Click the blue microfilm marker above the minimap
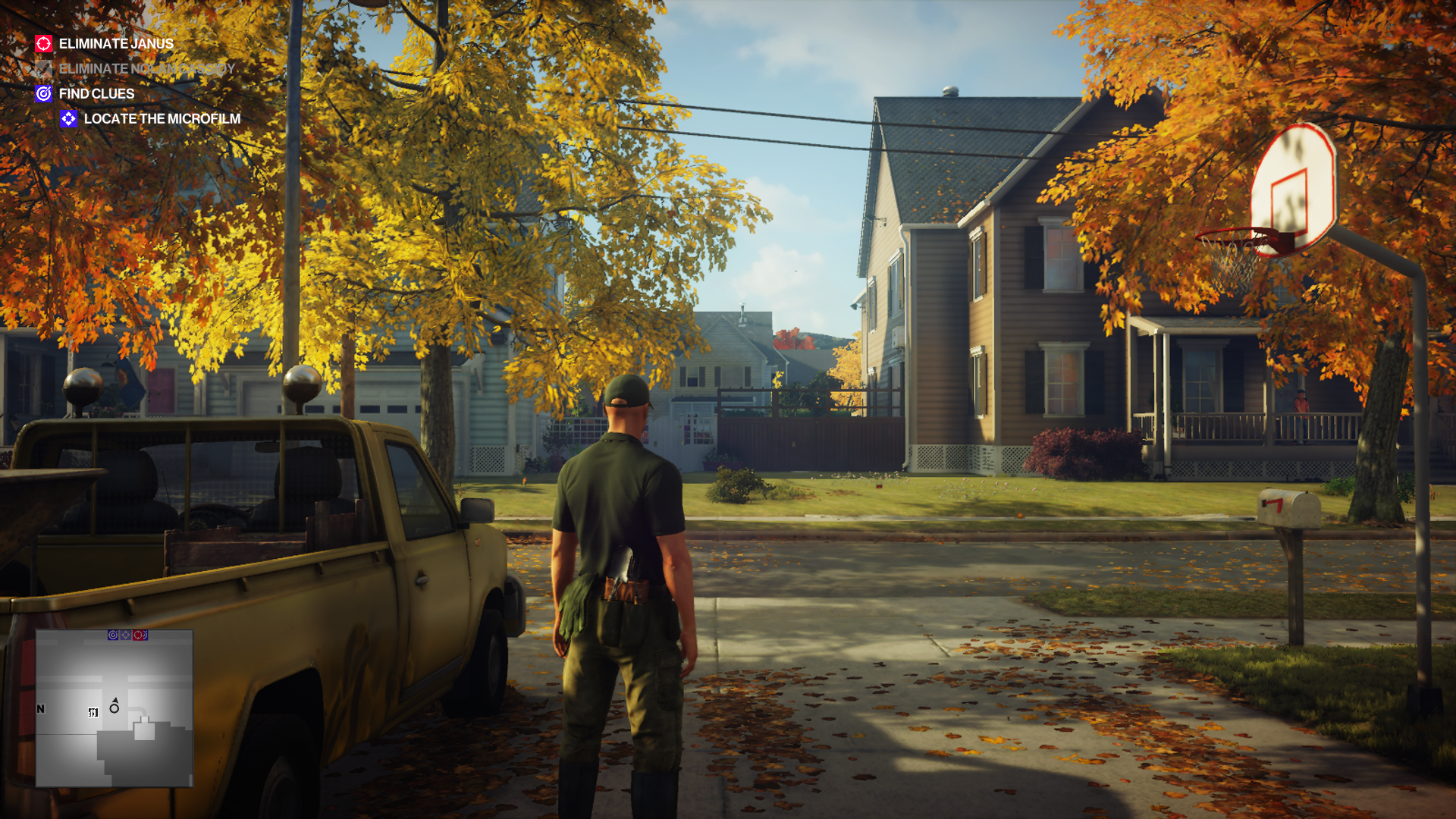Viewport: 1456px width, 819px height. click(x=126, y=635)
